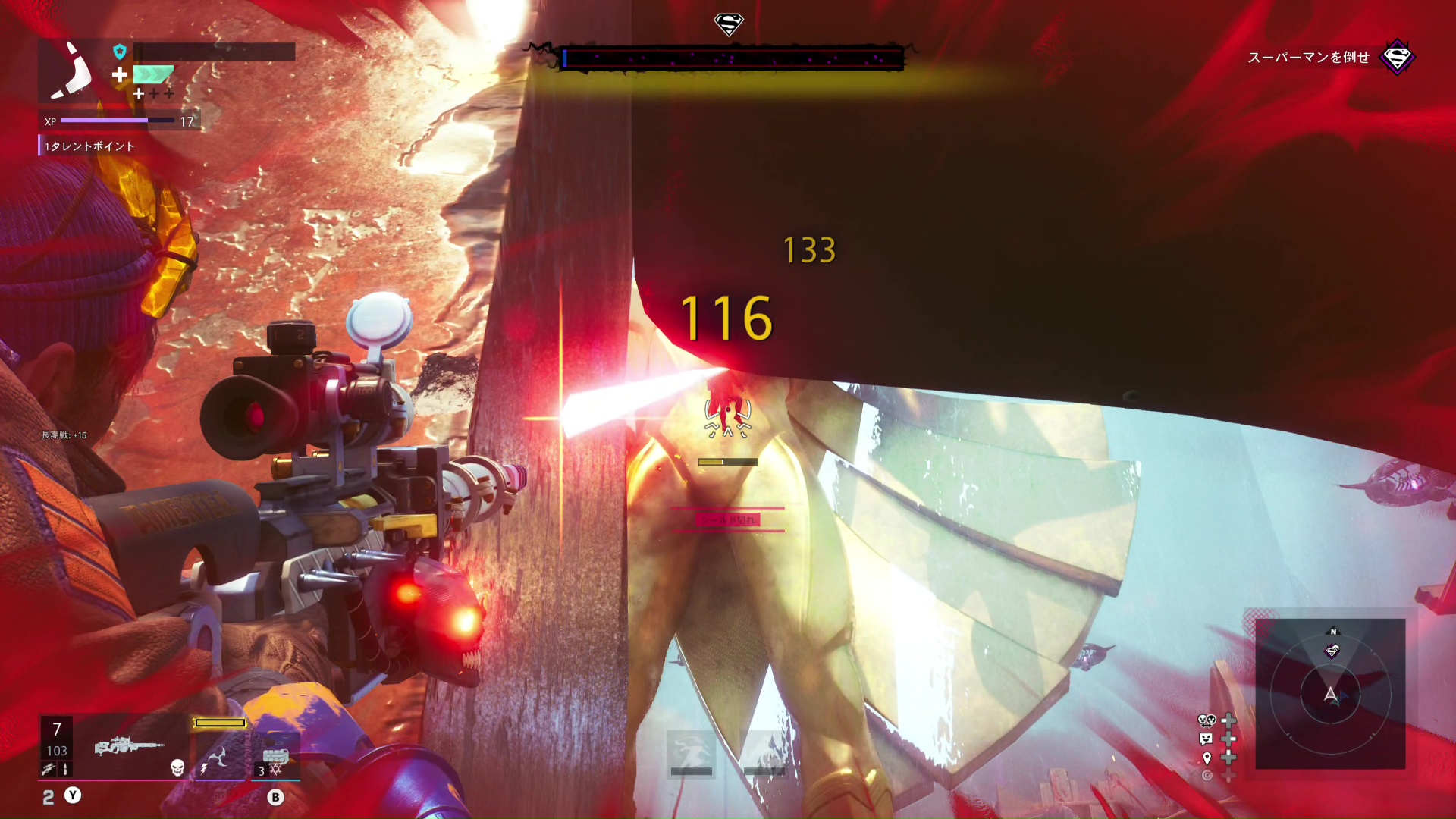Image resolution: width=1456 pixels, height=819 pixels.
Task: Click the Superman marker on the minimap
Action: [1332, 651]
